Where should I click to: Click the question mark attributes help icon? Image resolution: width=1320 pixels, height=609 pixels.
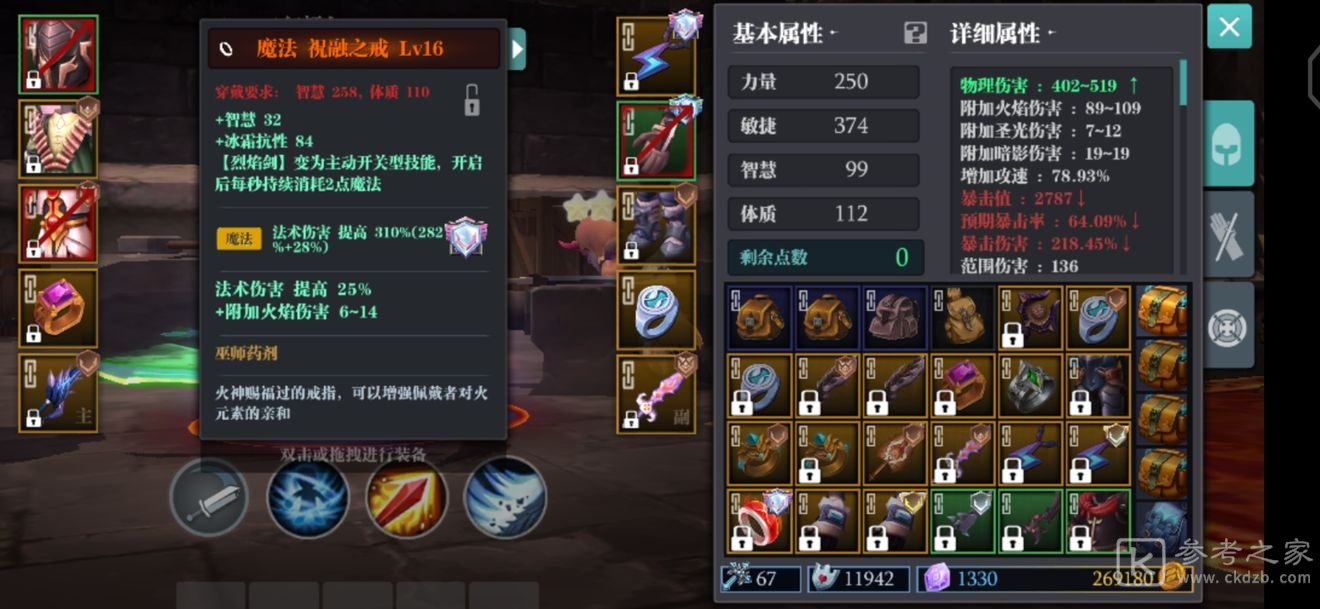[915, 34]
